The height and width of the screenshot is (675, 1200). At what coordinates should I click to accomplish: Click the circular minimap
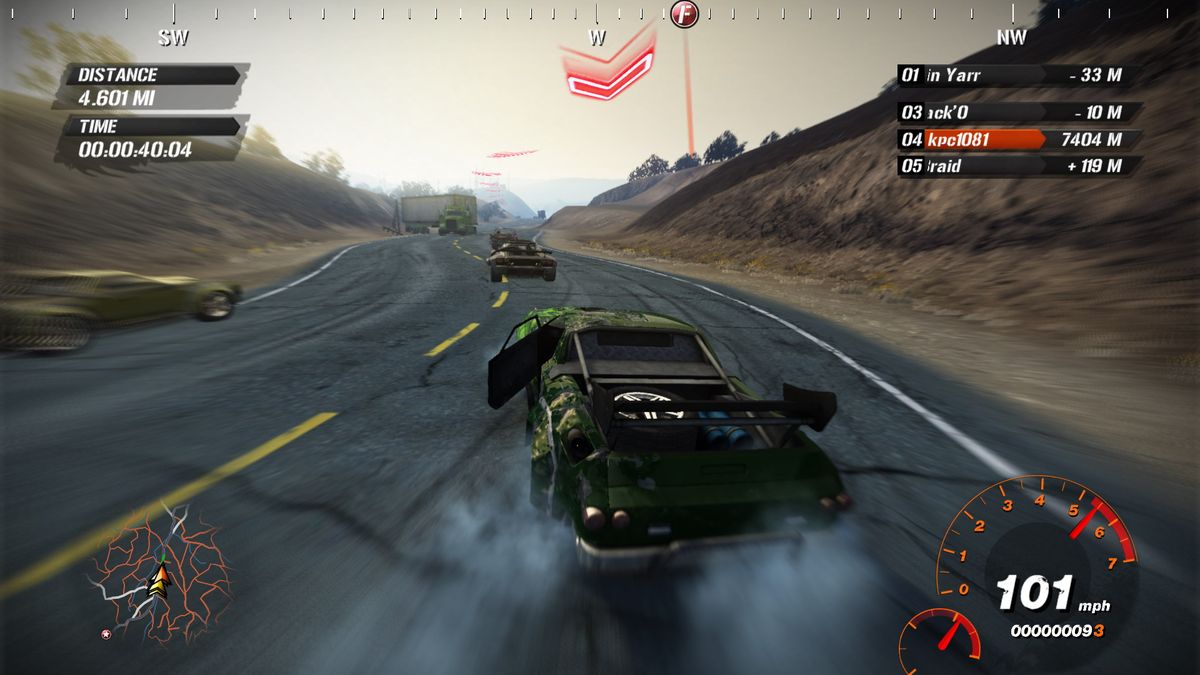click(160, 574)
